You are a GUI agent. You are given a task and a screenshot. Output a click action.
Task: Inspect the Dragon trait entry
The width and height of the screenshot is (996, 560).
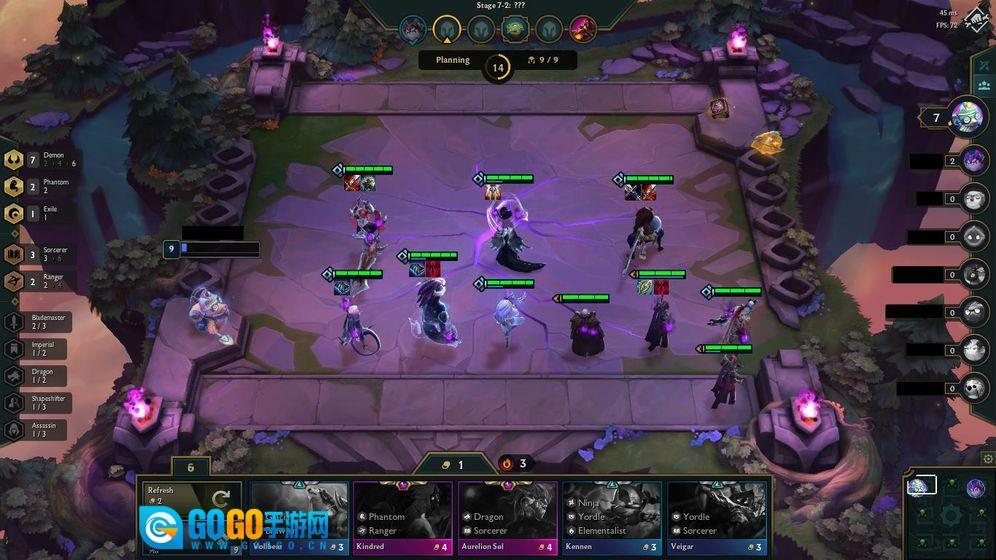click(x=14, y=375)
